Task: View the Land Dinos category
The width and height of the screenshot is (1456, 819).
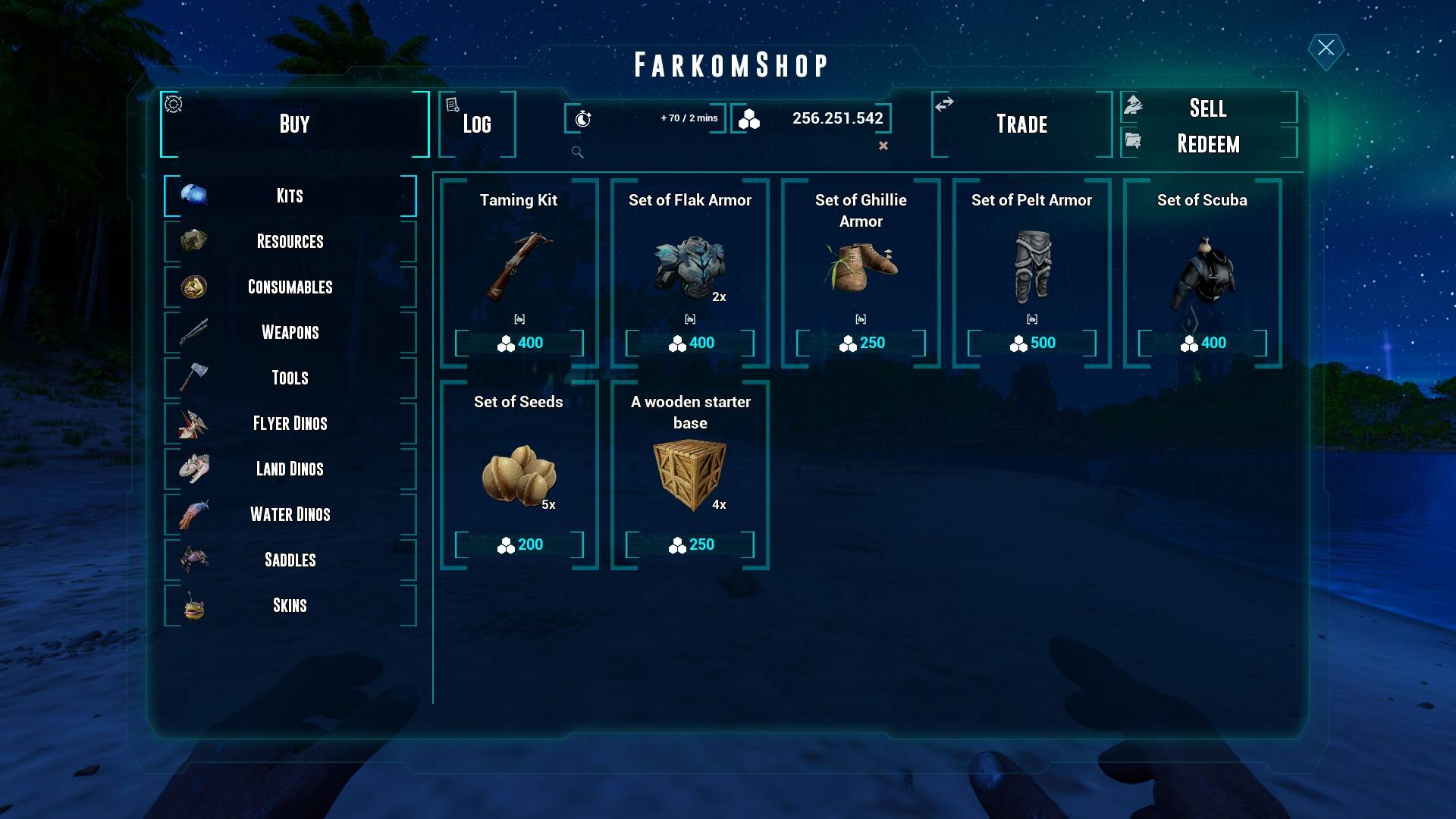Action: (x=290, y=469)
